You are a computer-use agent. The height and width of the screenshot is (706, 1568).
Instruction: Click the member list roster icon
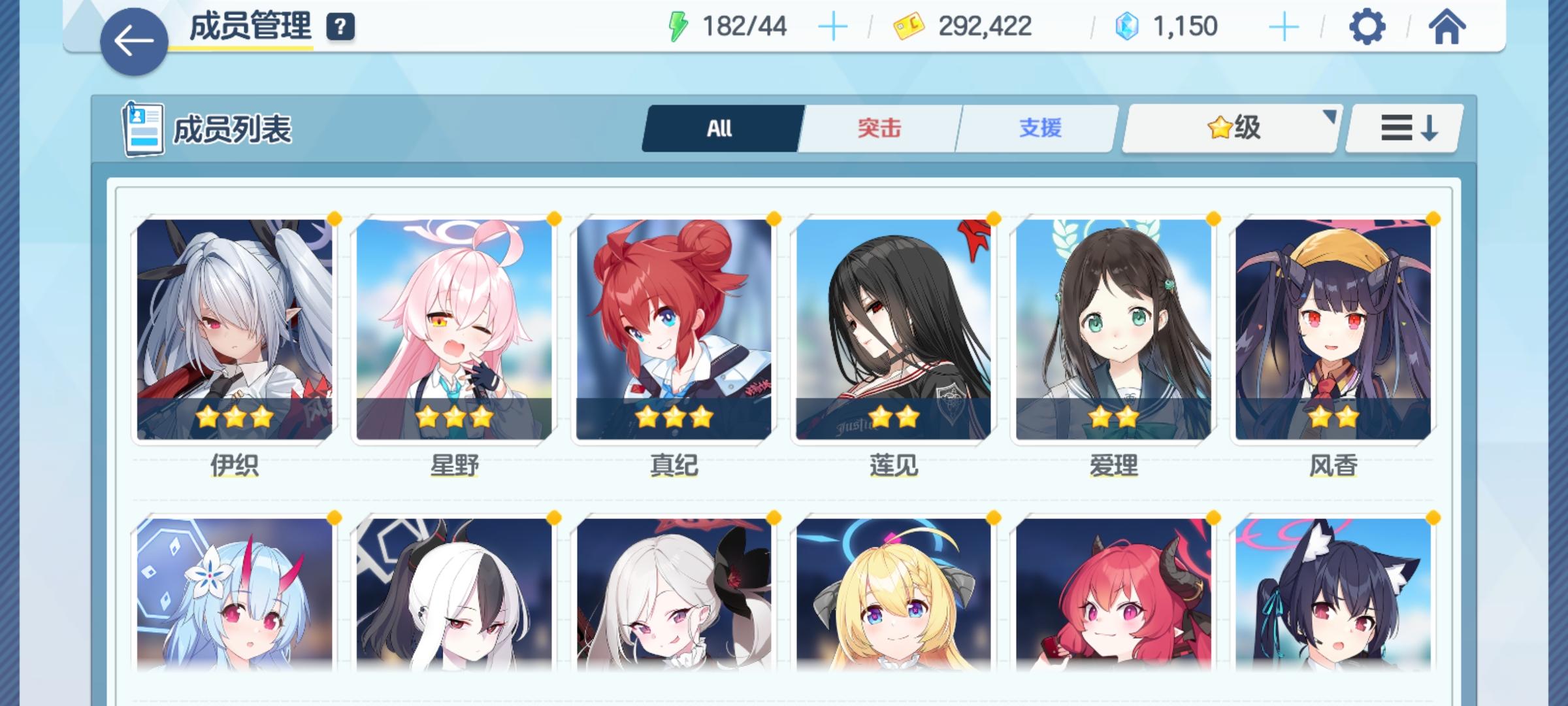(145, 128)
